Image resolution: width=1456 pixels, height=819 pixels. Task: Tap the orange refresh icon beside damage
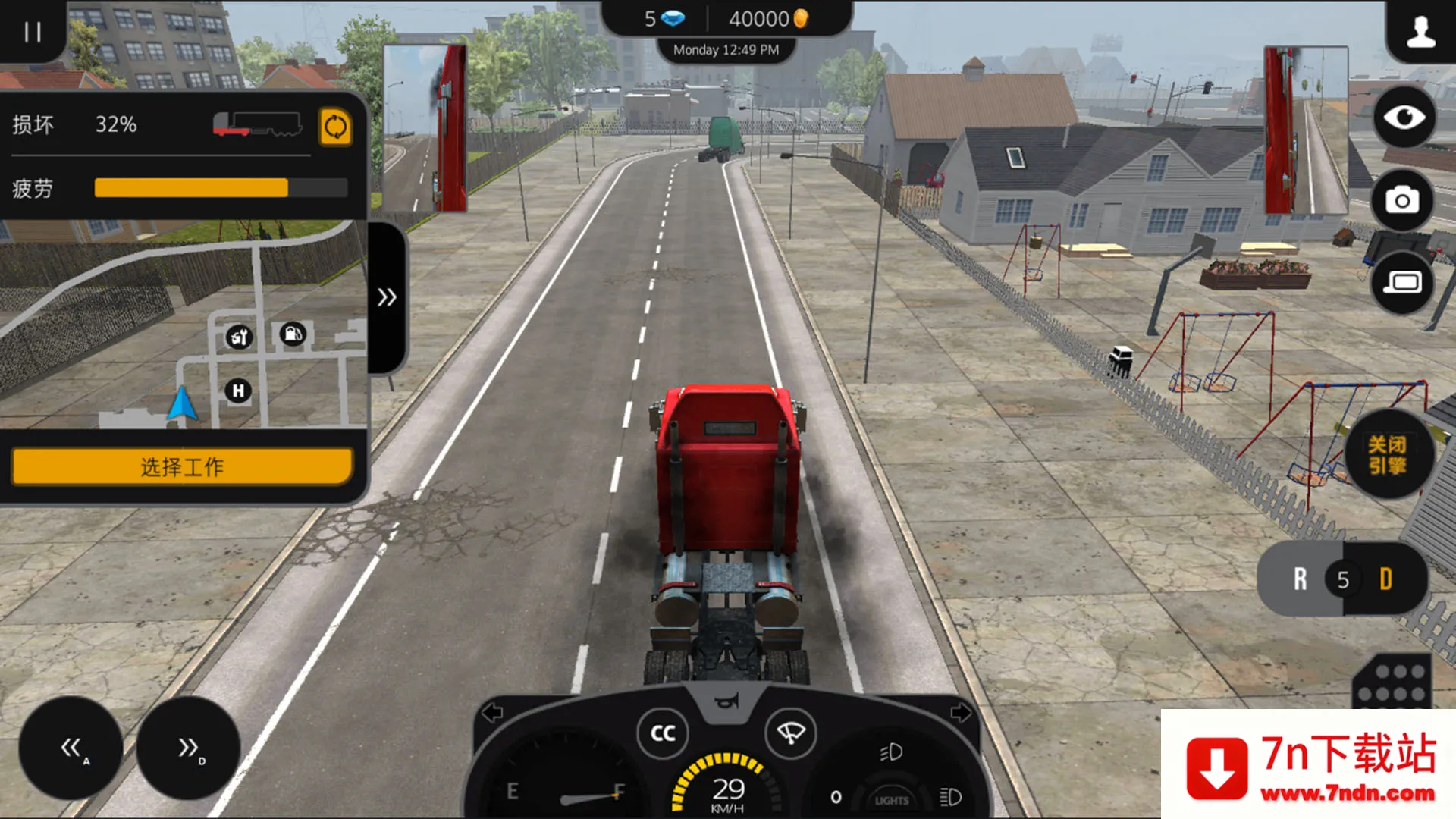[335, 127]
